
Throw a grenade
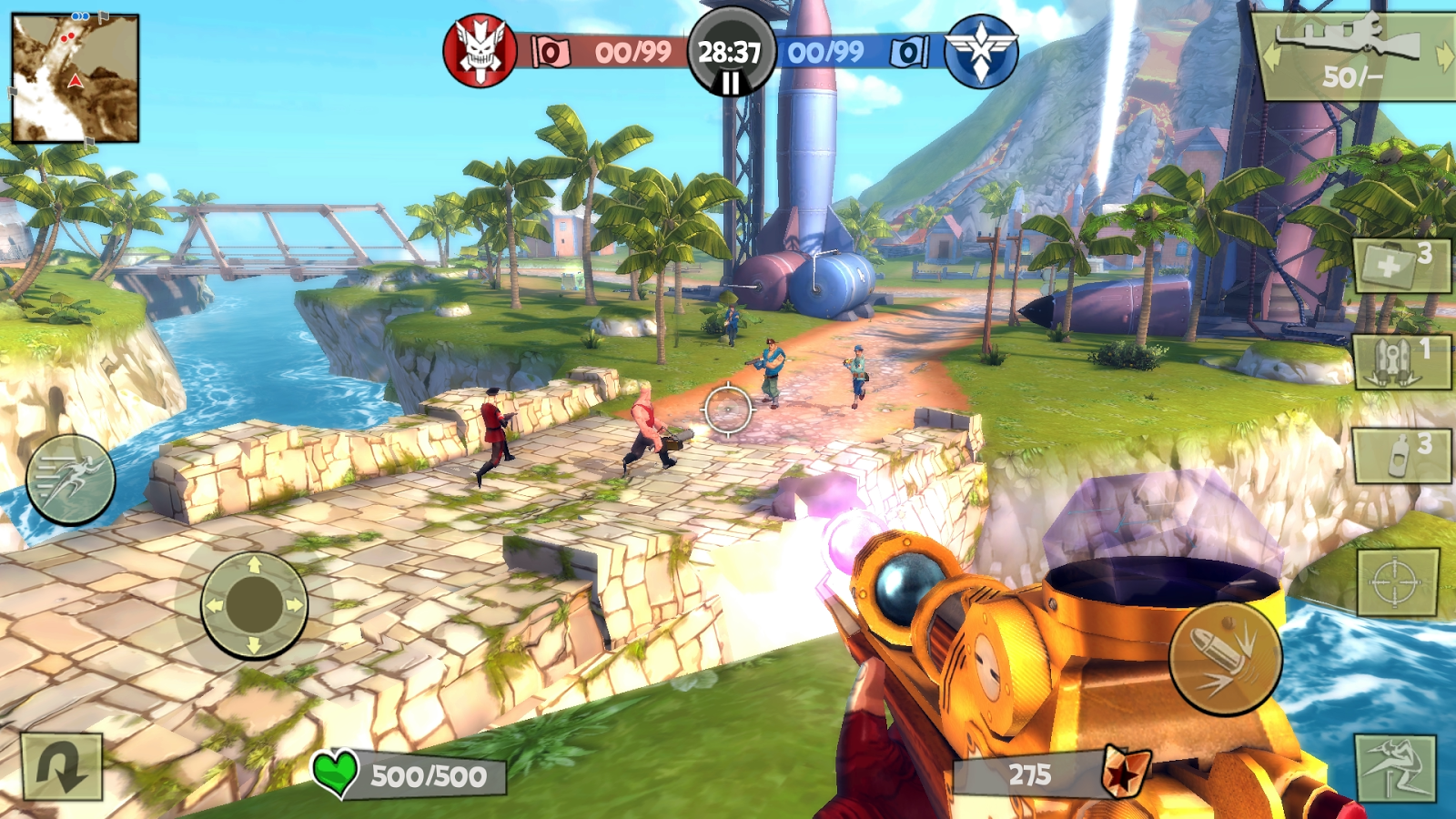[1401, 455]
